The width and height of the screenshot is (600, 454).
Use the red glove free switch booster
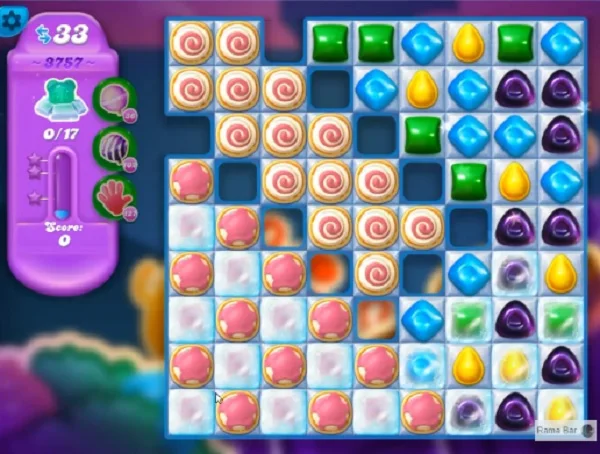[113, 195]
